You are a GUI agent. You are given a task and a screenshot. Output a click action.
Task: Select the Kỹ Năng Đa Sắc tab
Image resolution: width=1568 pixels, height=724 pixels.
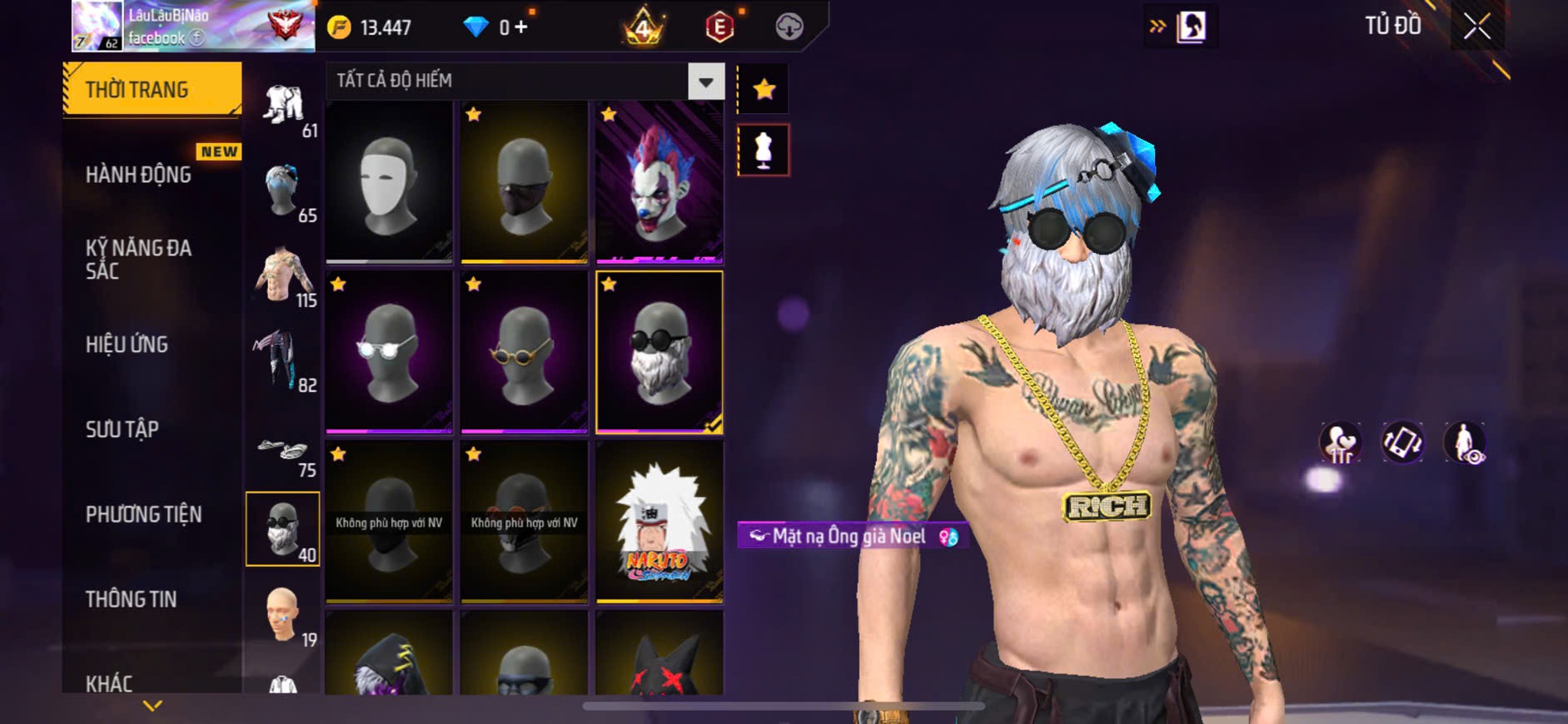(x=139, y=259)
